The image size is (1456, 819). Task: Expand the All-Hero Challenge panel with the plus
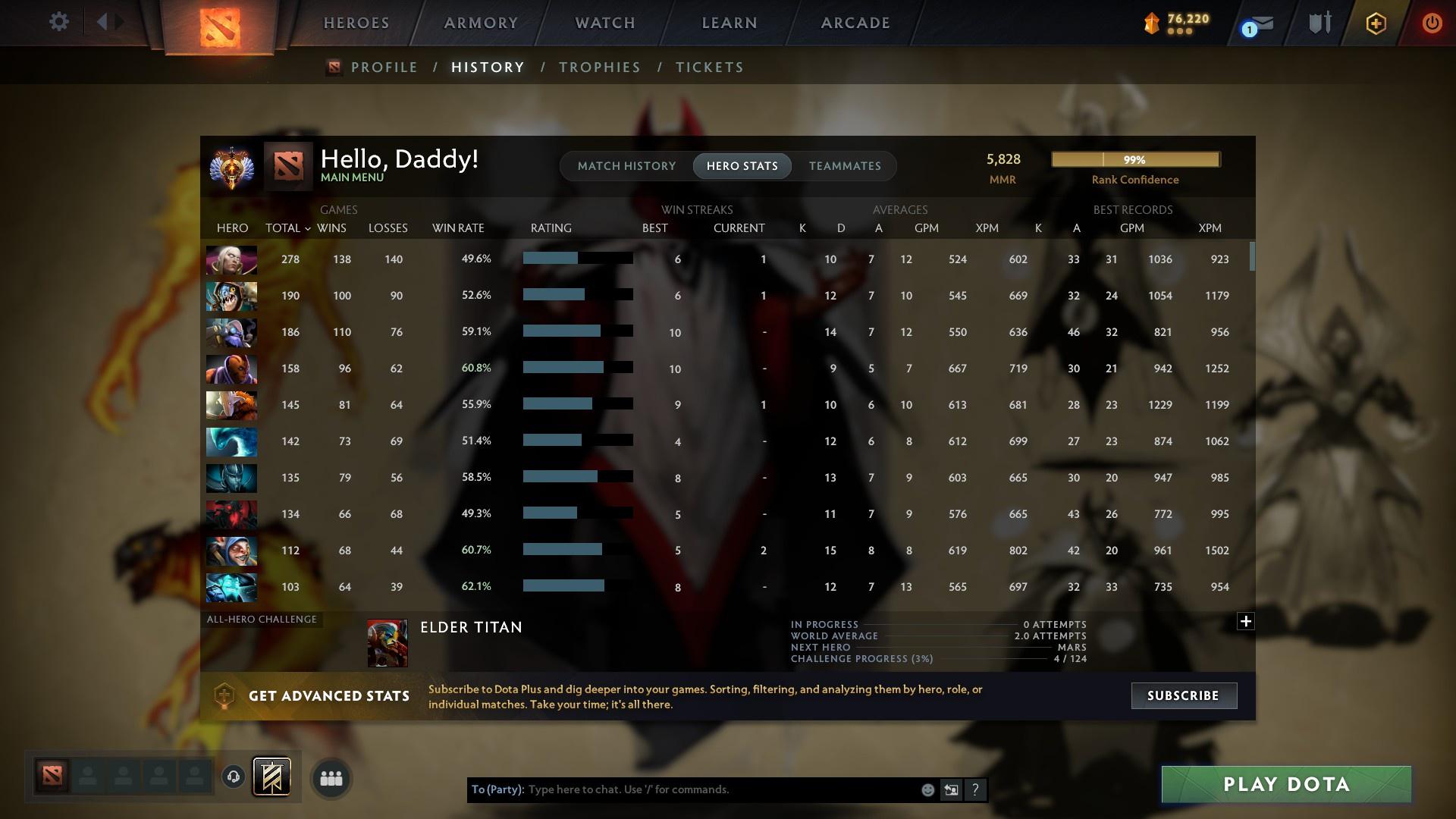pos(1245,620)
